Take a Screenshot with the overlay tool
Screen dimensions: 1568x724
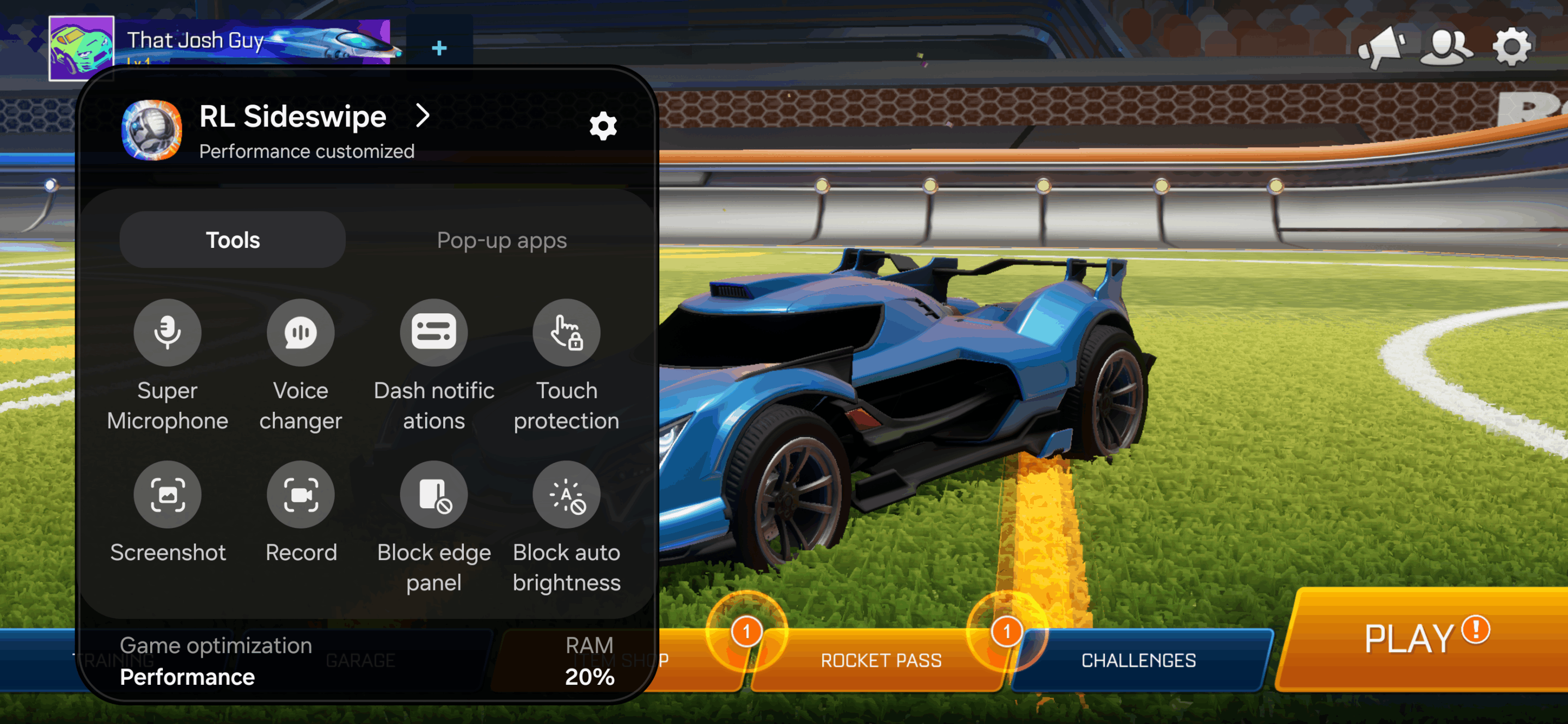pos(167,495)
